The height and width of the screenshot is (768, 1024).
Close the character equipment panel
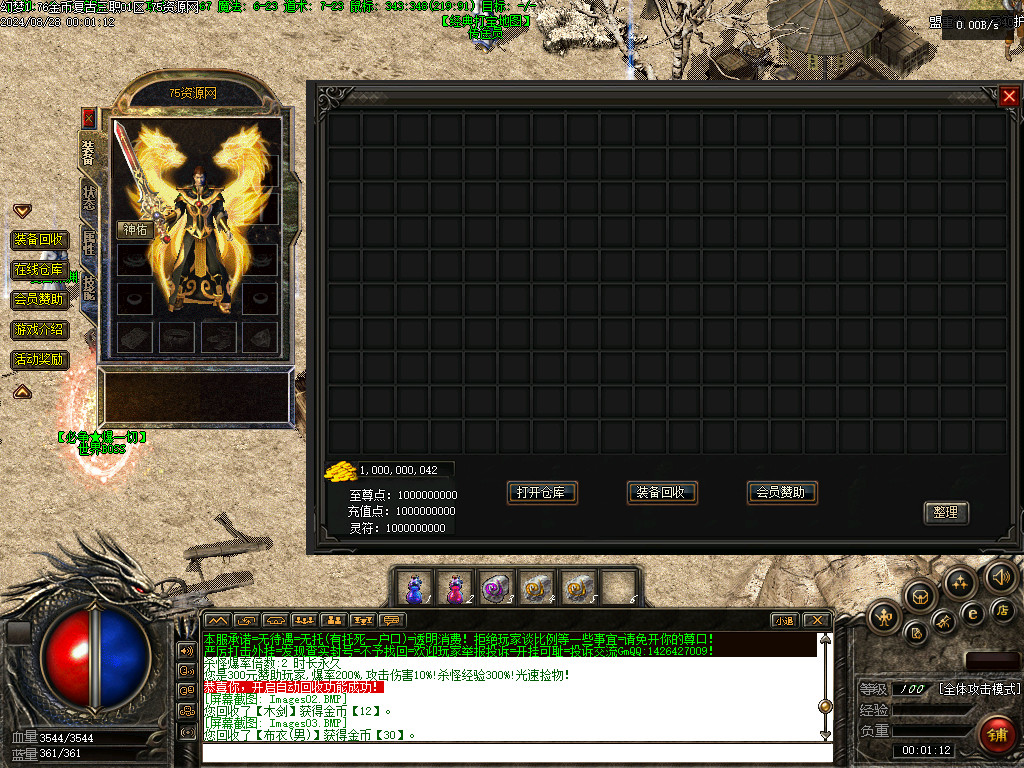click(x=88, y=117)
